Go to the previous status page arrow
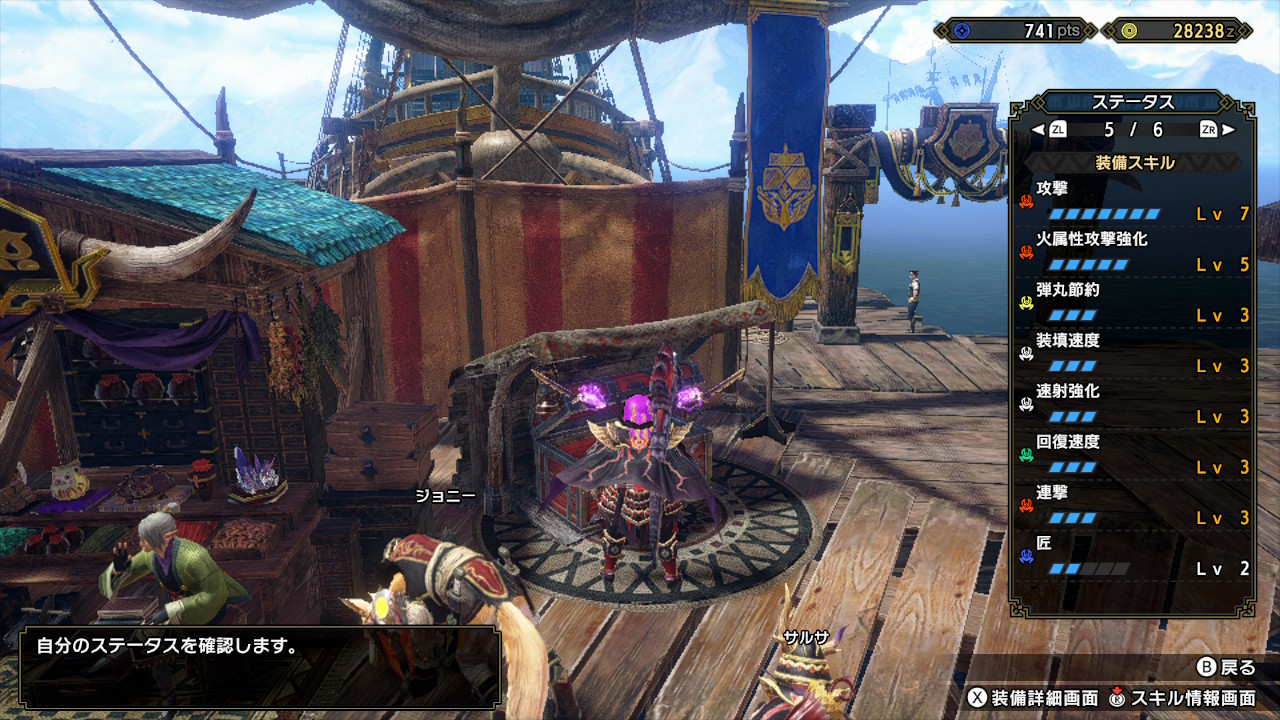 (1038, 129)
